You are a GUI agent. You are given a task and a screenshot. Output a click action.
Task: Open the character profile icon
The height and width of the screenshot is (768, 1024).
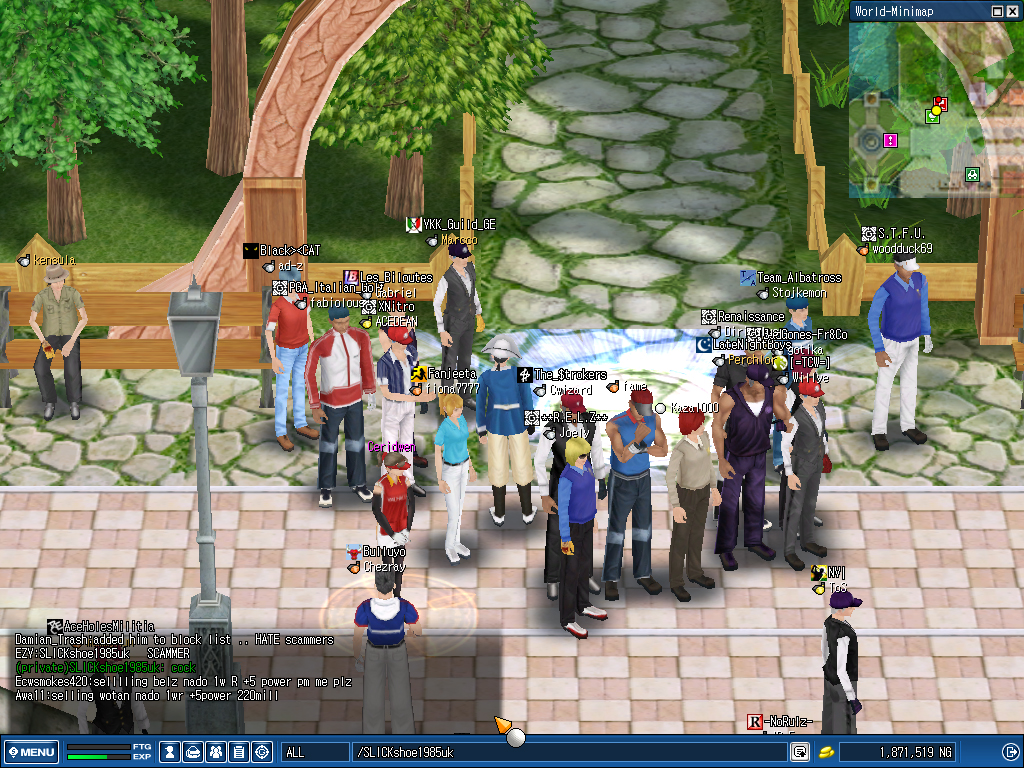(171, 752)
